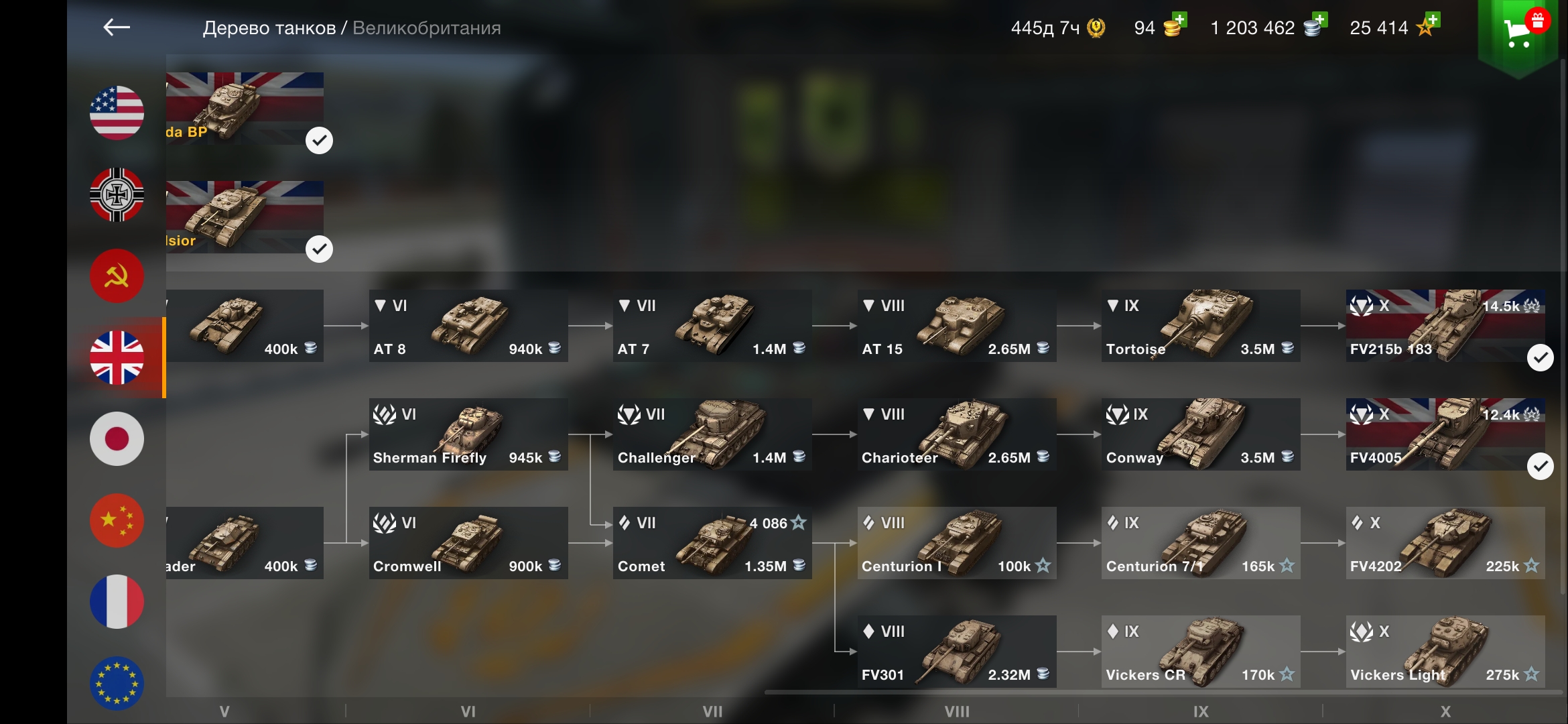Open the Tortoise tank node

coord(1200,326)
